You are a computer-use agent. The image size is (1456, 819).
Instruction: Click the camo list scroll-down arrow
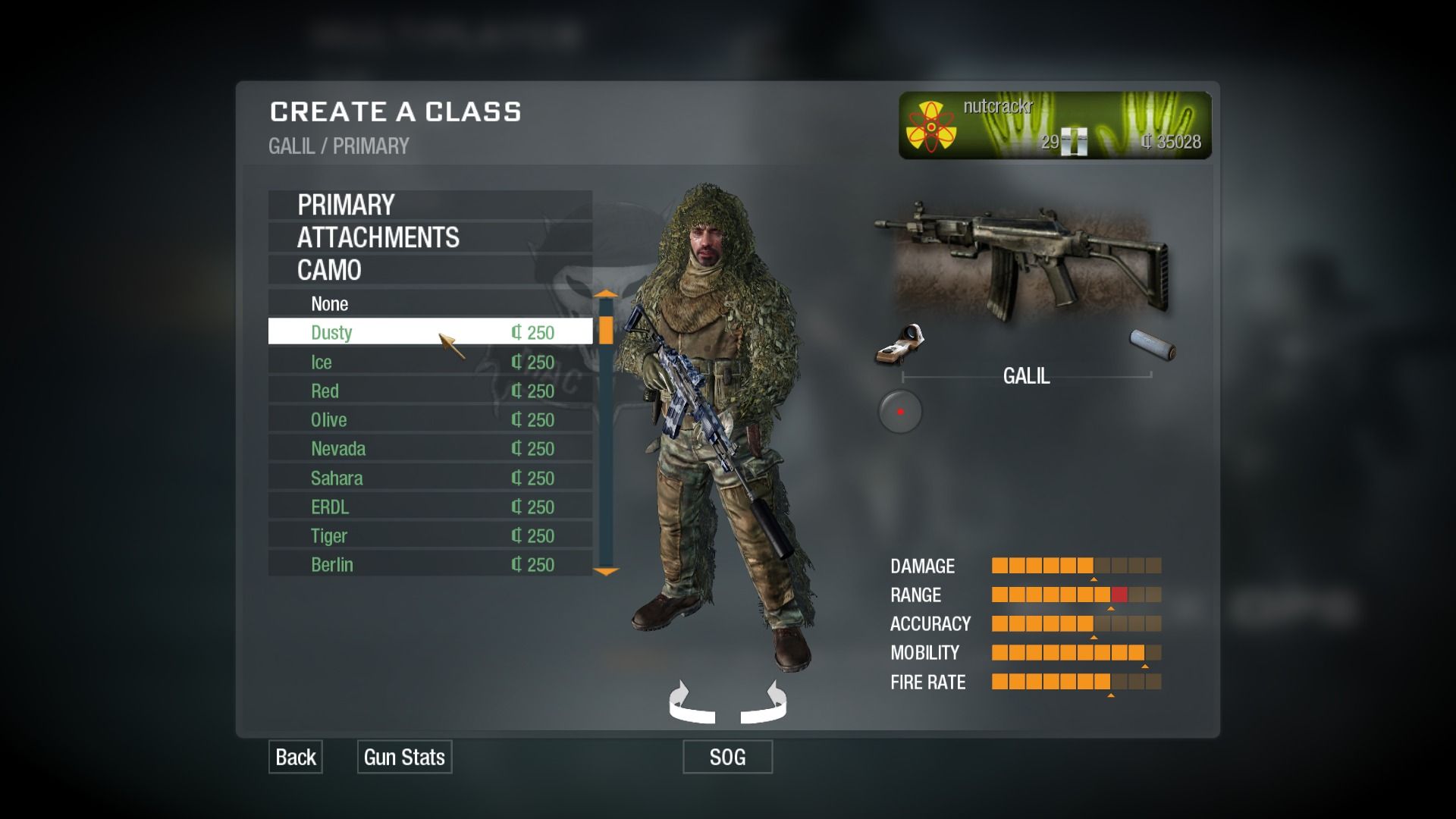tap(606, 572)
